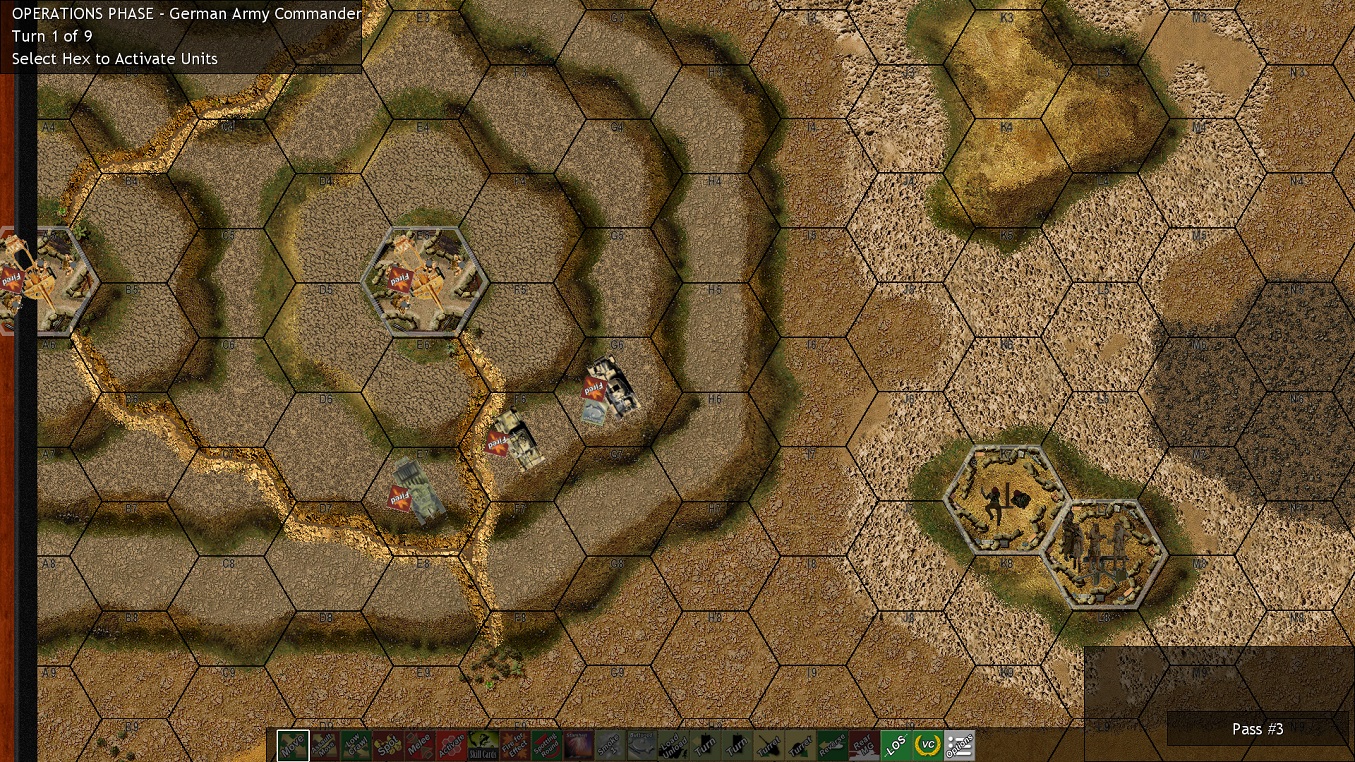This screenshot has height=762, width=1355.
Task: Click the Activate hex icon
Action: [449, 745]
